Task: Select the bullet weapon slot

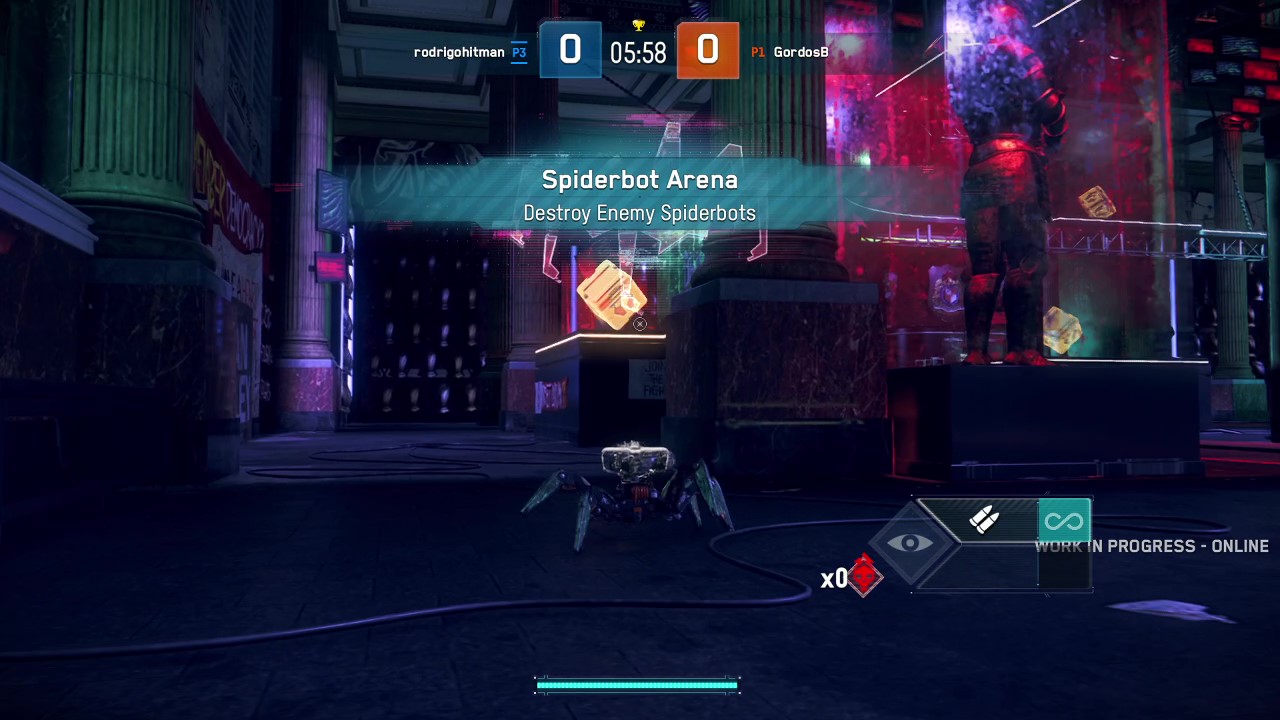Action: [984, 520]
